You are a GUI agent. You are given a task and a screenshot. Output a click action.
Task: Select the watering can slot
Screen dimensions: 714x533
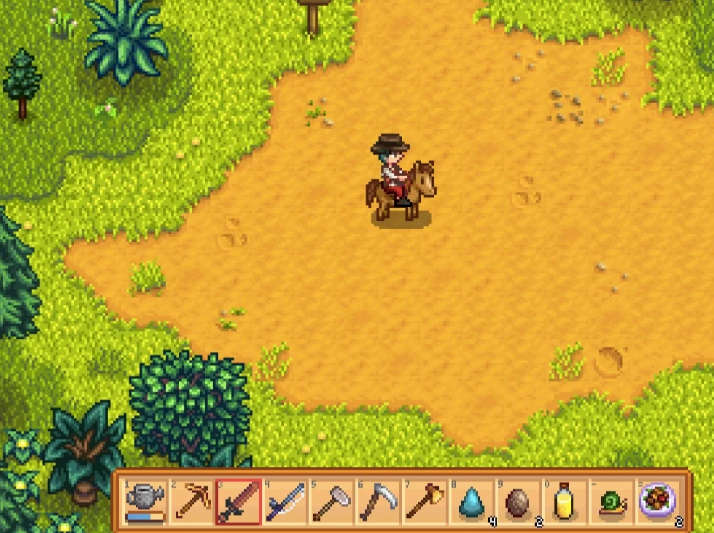click(145, 500)
